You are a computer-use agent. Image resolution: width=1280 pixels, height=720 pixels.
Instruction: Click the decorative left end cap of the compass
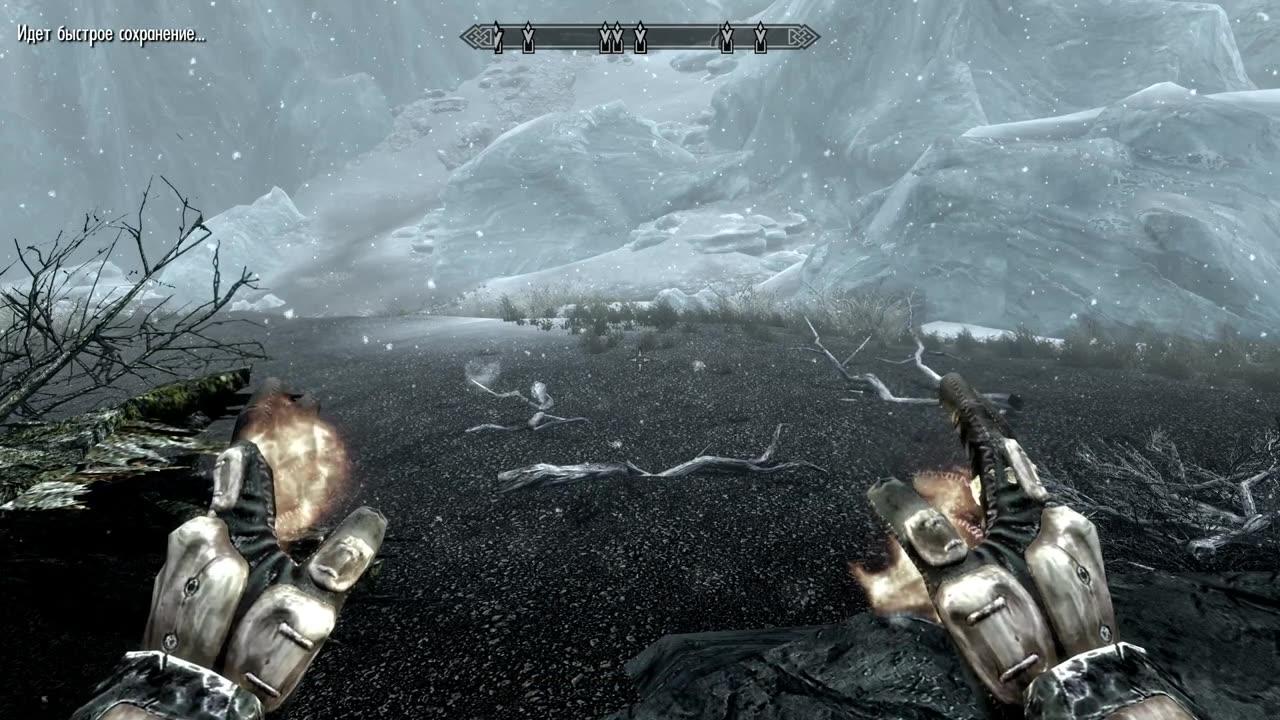click(477, 36)
